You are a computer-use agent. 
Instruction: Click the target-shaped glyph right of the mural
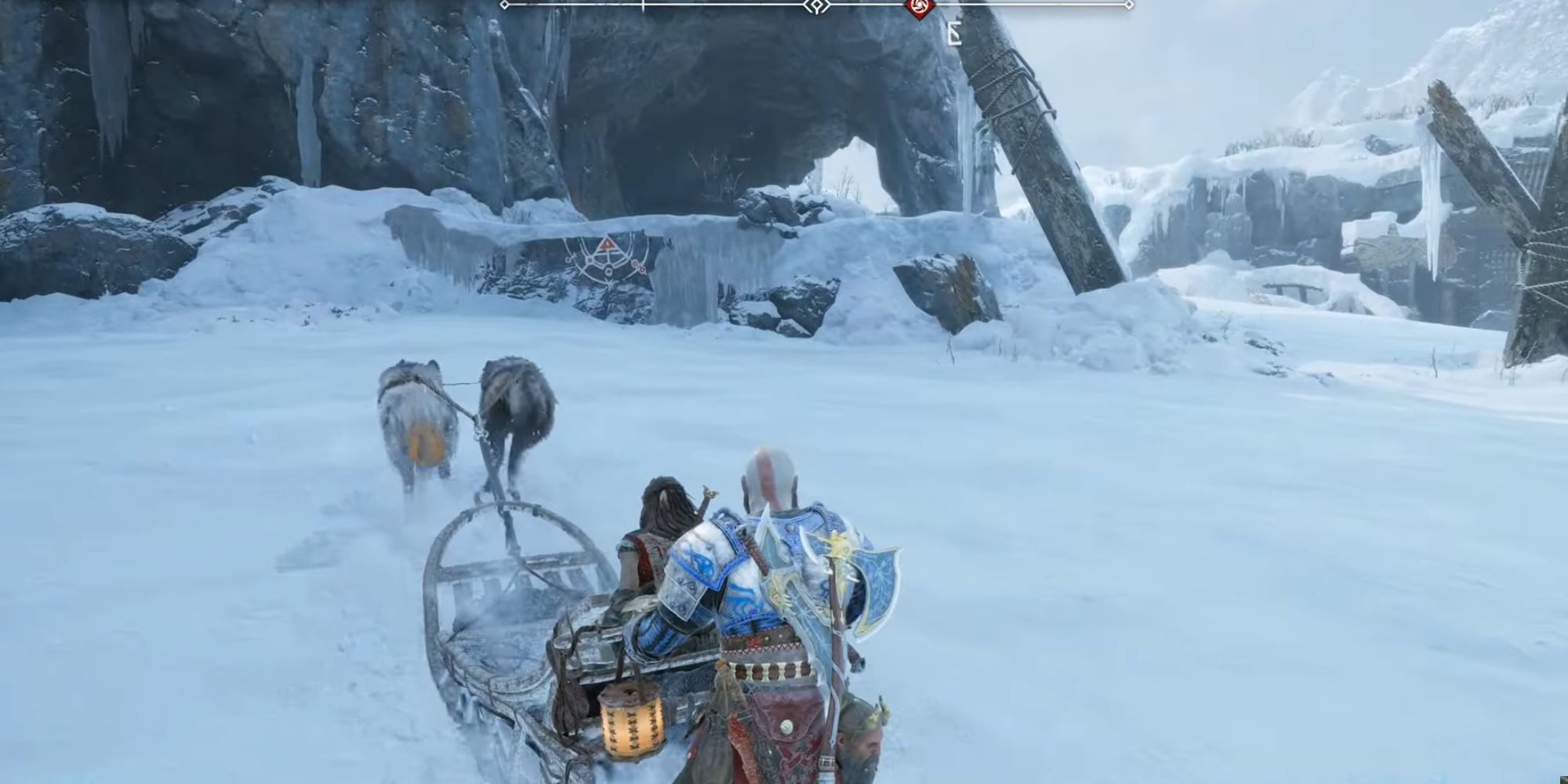click(x=637, y=267)
